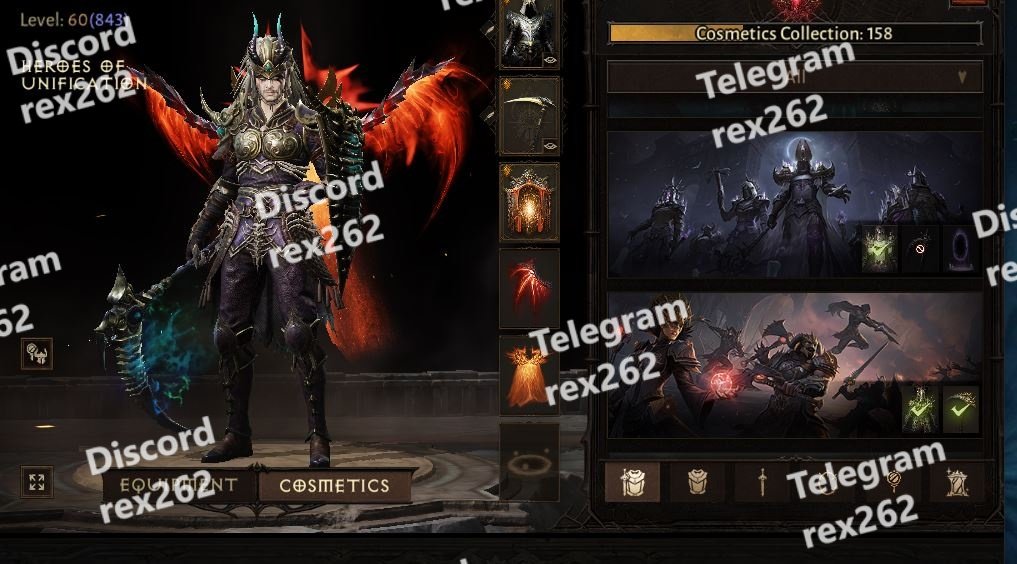Open the cosmetics filter dropdown
The height and width of the screenshot is (564, 1017).
tap(795, 76)
